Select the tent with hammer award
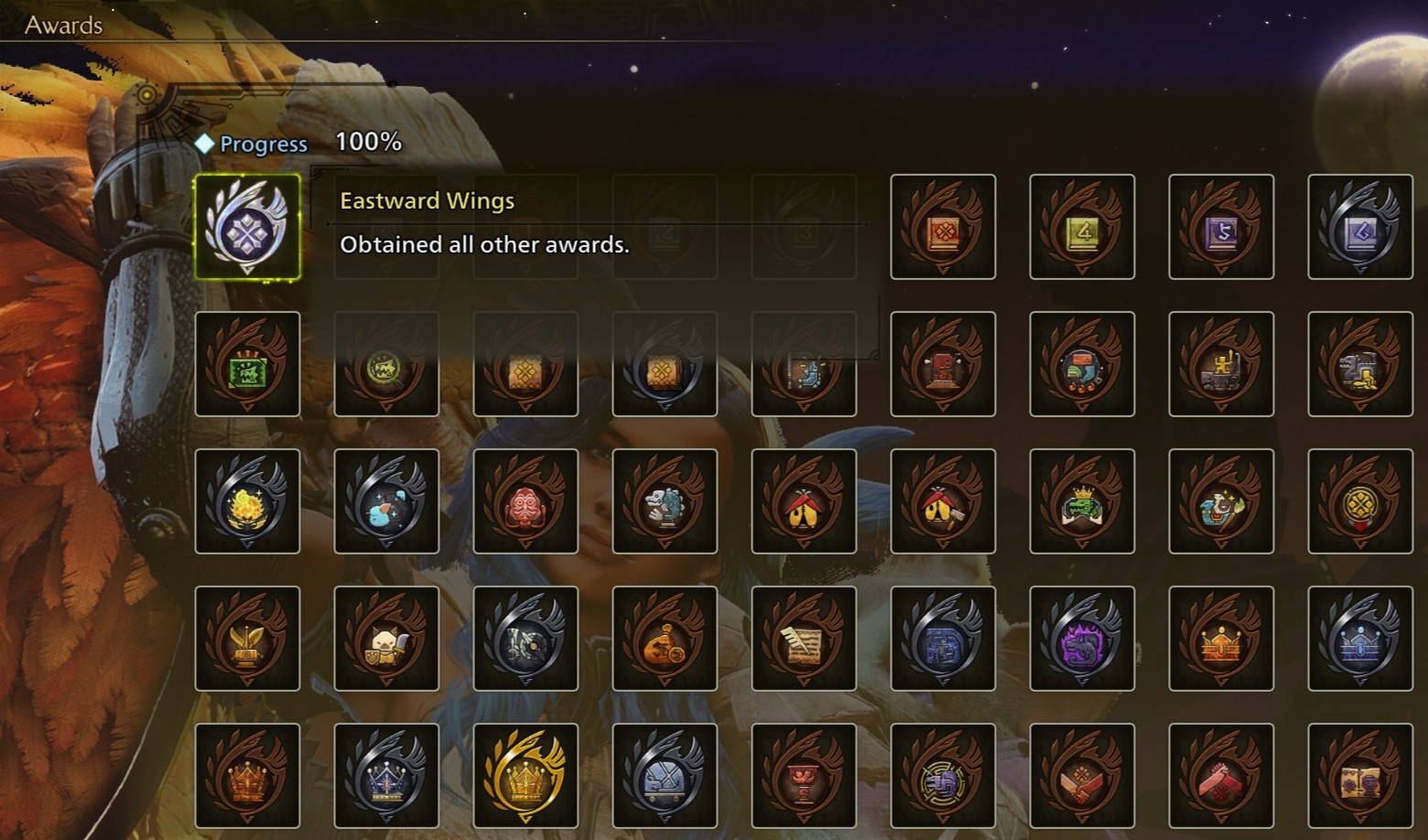The width and height of the screenshot is (1428, 840). point(943,501)
